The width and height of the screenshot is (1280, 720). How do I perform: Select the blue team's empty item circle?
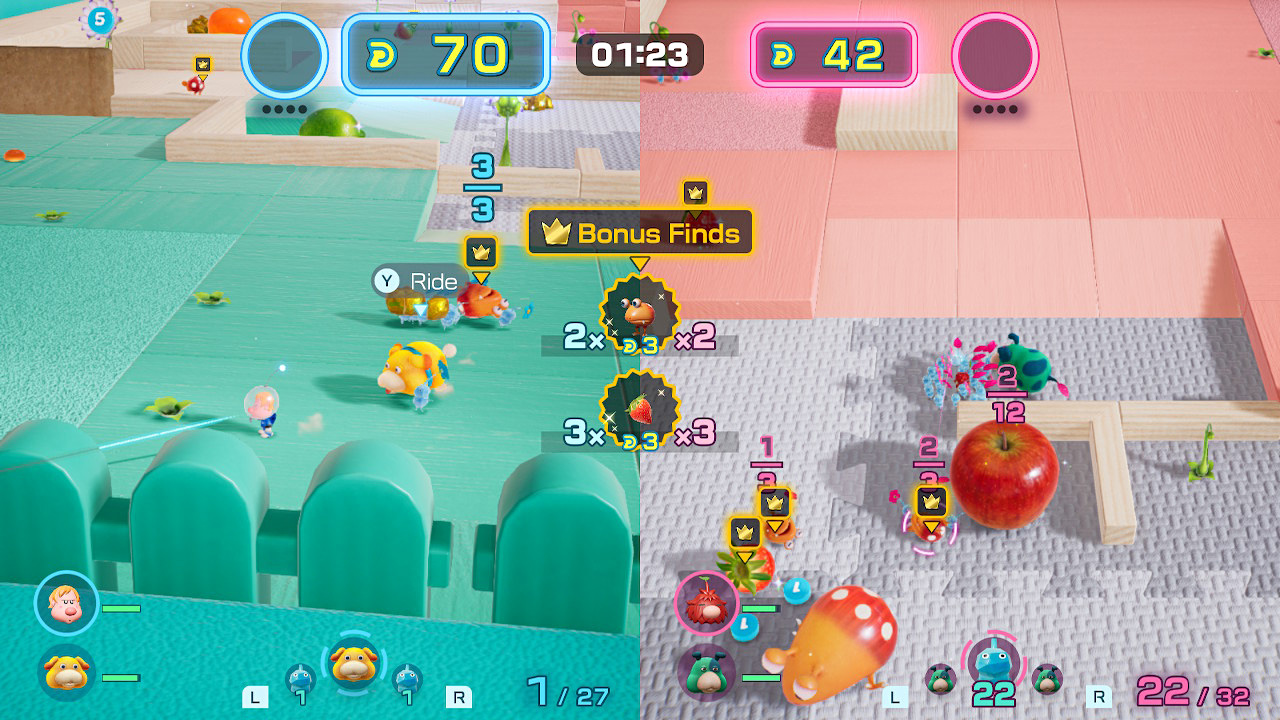[286, 55]
